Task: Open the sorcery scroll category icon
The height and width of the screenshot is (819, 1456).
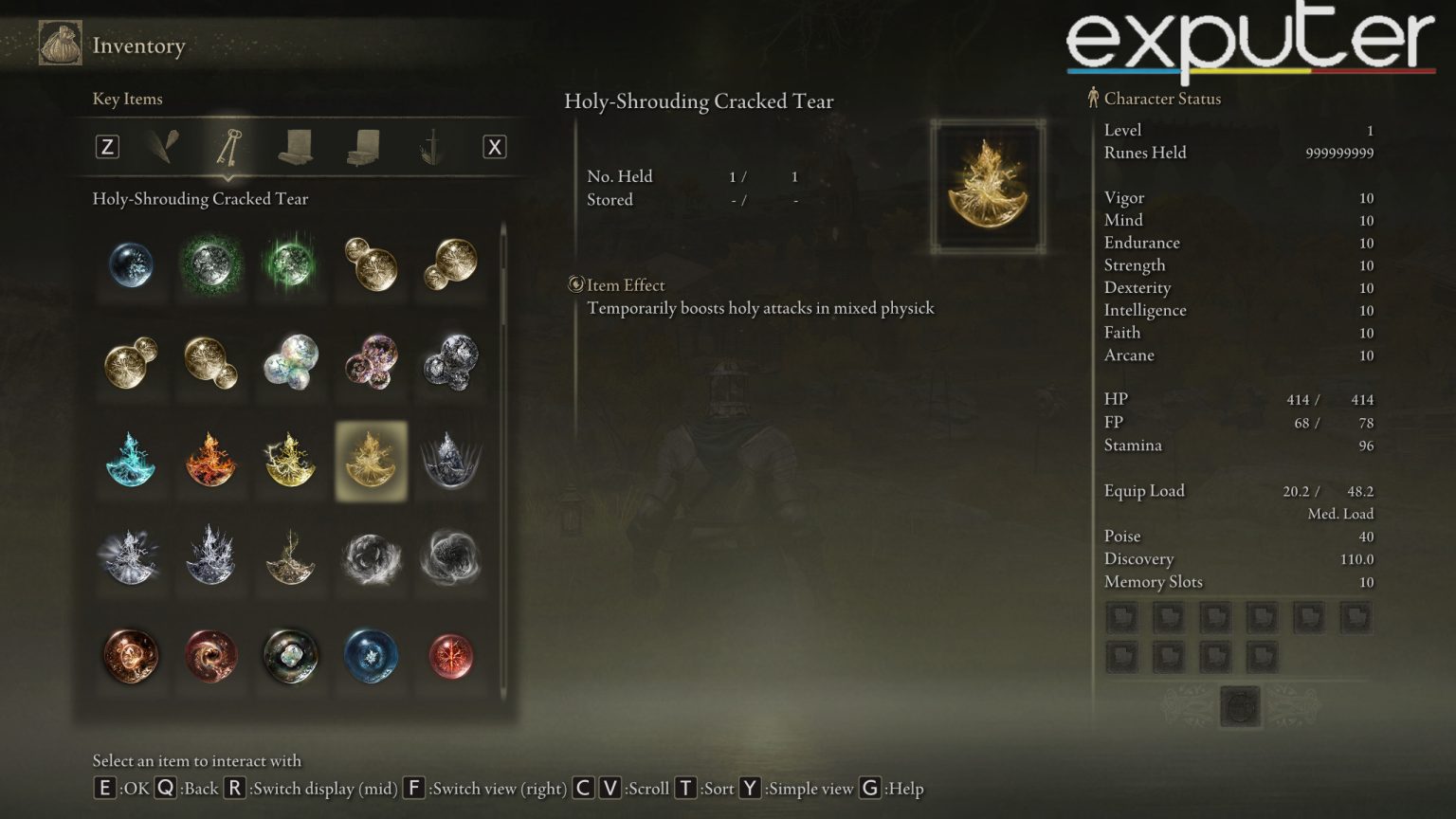Action: click(x=297, y=147)
